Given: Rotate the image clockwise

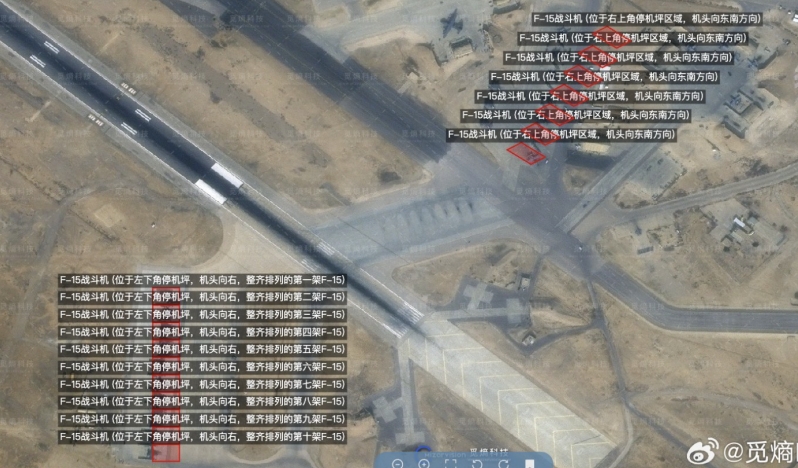Looking at the screenshot, I should tap(503, 463).
